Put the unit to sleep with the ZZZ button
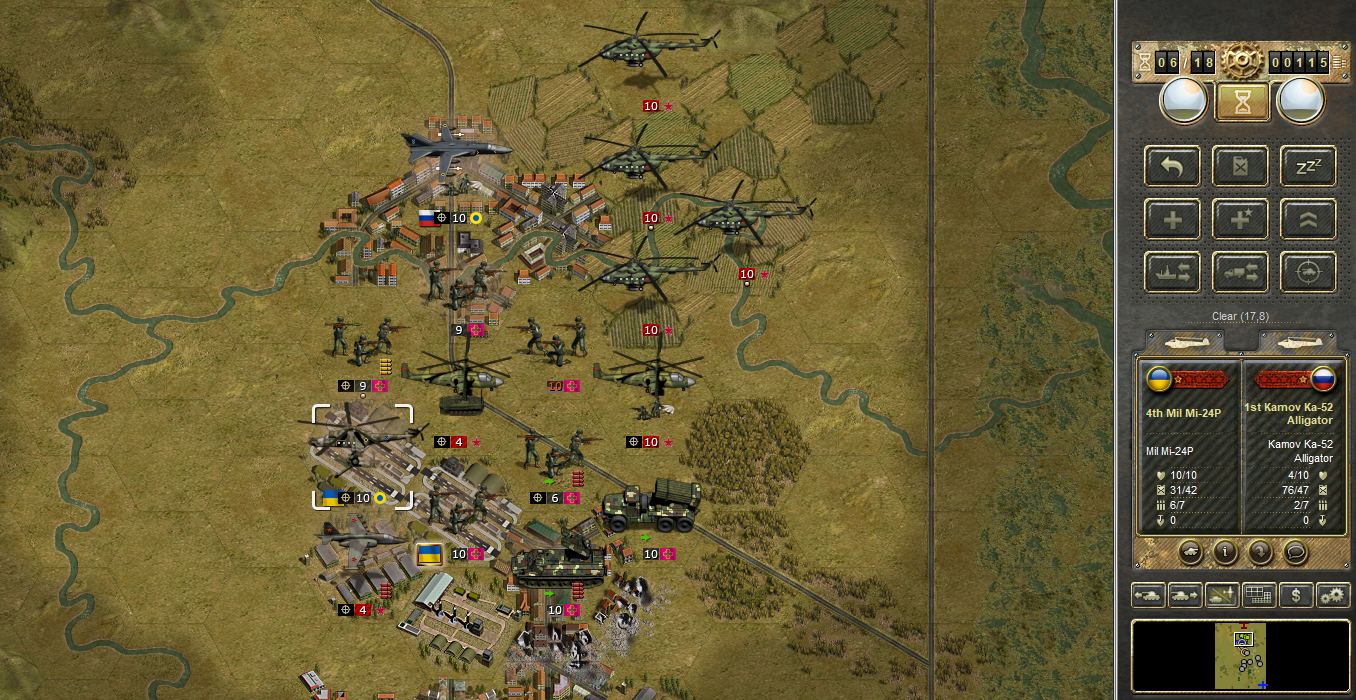 pos(1308,166)
